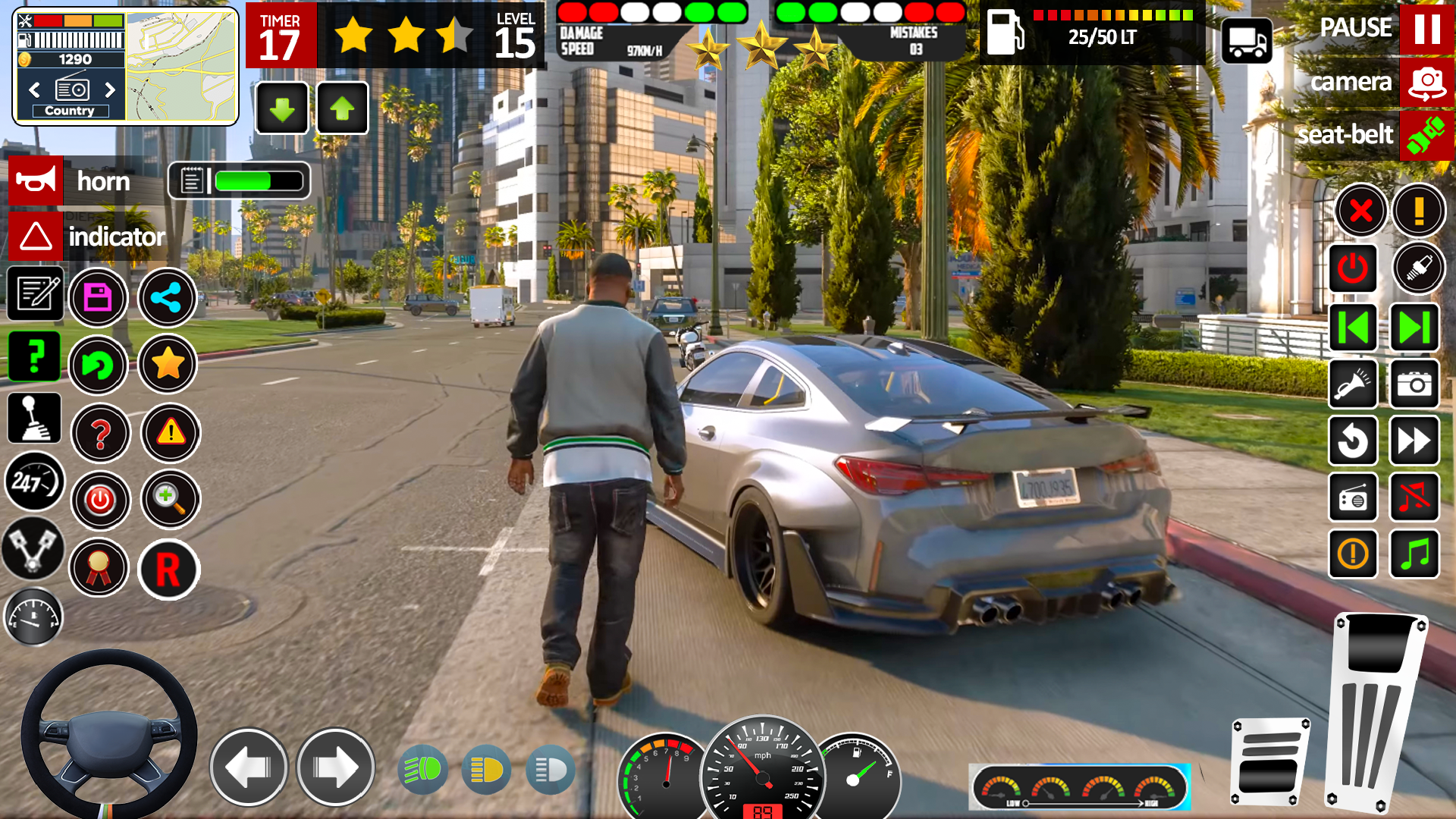Activate the hazard indicator button
1456x819 pixels.
coord(36,237)
